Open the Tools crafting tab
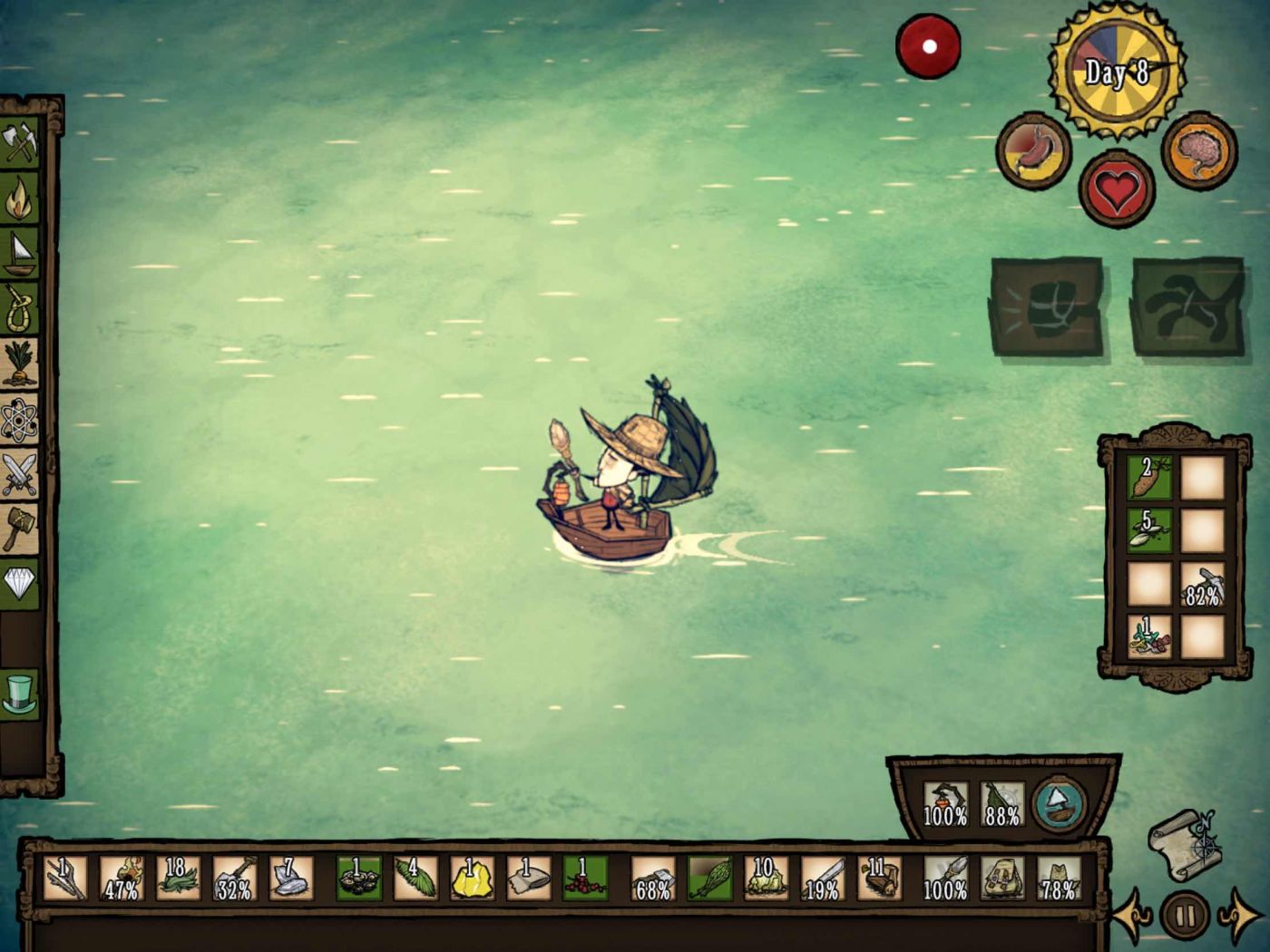The height and width of the screenshot is (952, 1270). point(20,142)
